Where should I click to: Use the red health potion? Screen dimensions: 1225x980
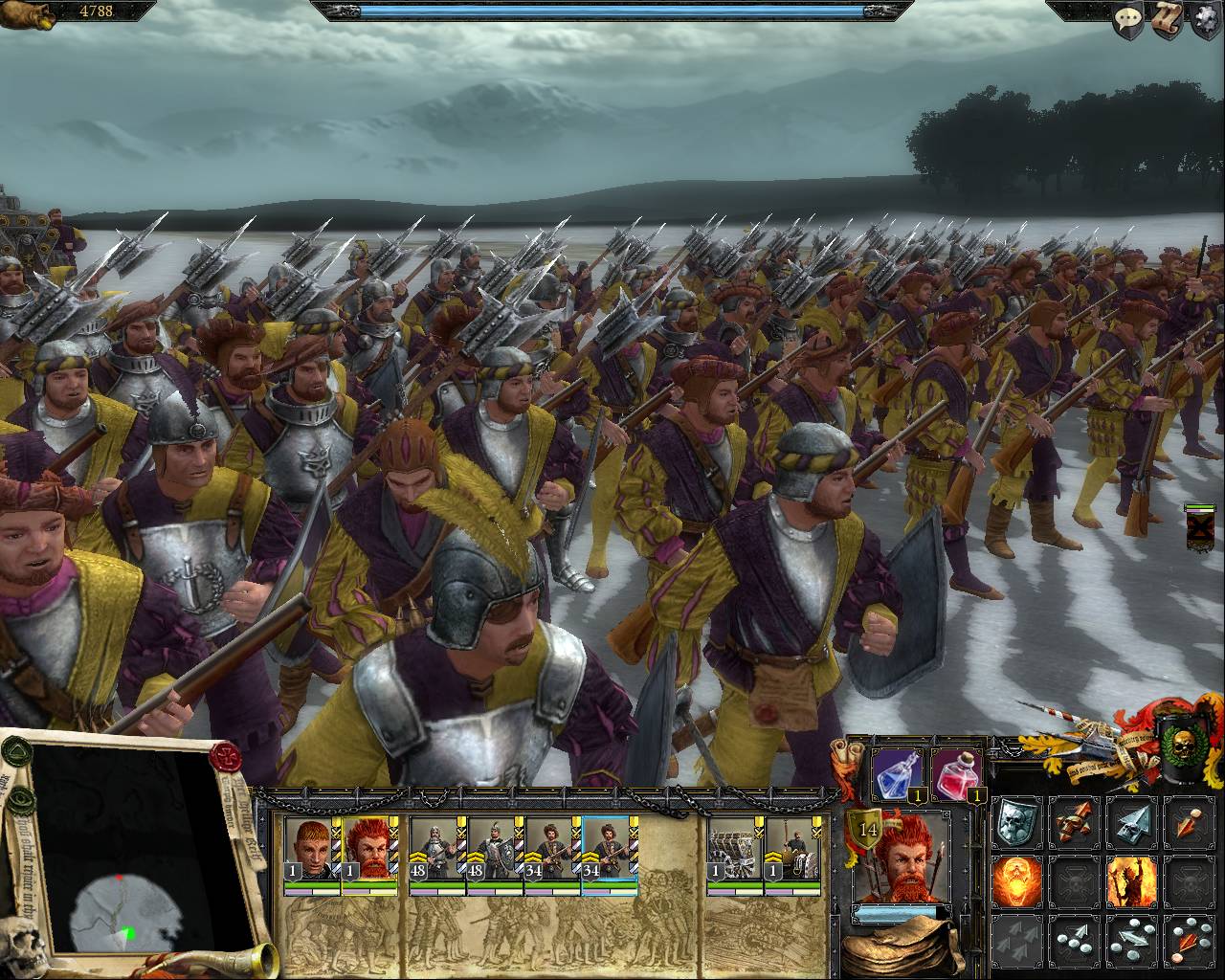point(956,773)
